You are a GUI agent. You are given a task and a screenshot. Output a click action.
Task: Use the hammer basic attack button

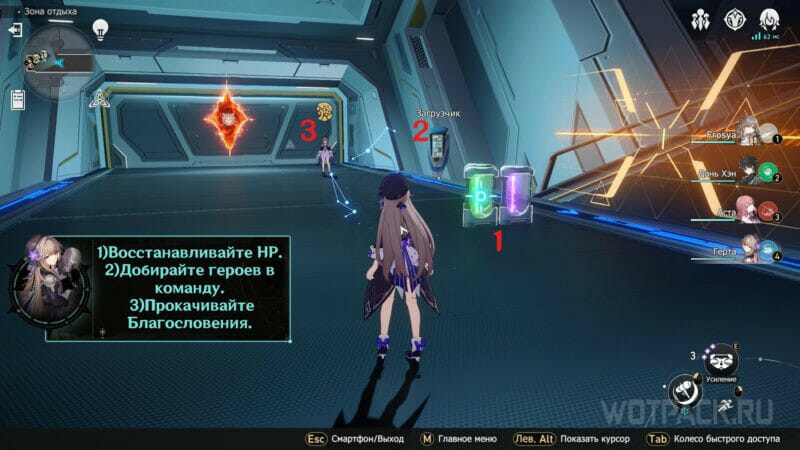pos(686,390)
